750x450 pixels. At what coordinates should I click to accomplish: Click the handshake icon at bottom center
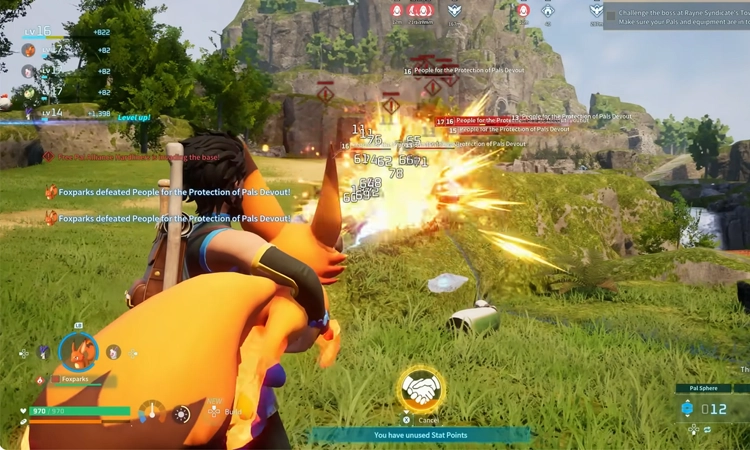tap(421, 390)
